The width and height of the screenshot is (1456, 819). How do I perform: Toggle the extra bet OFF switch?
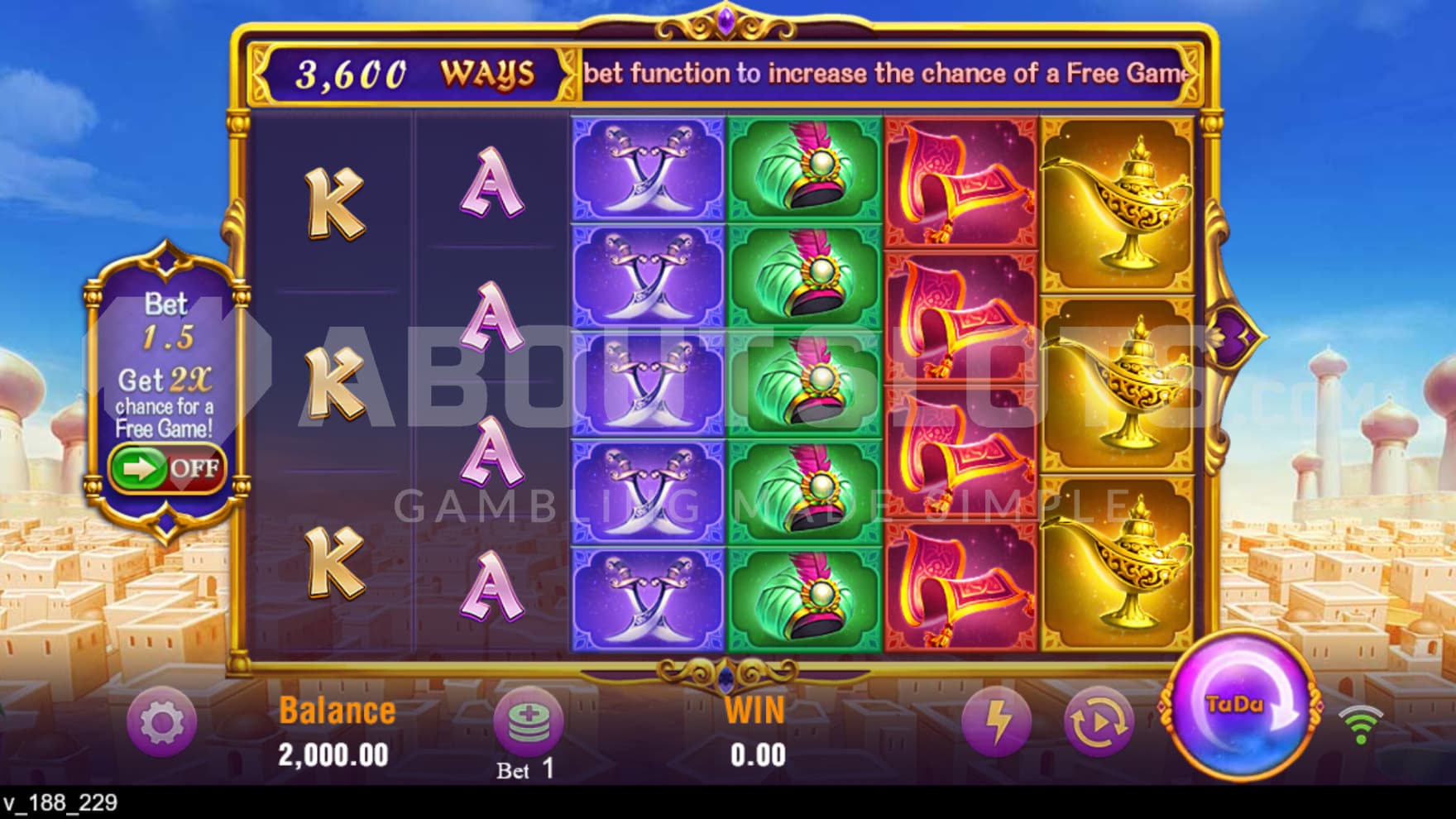(x=167, y=468)
